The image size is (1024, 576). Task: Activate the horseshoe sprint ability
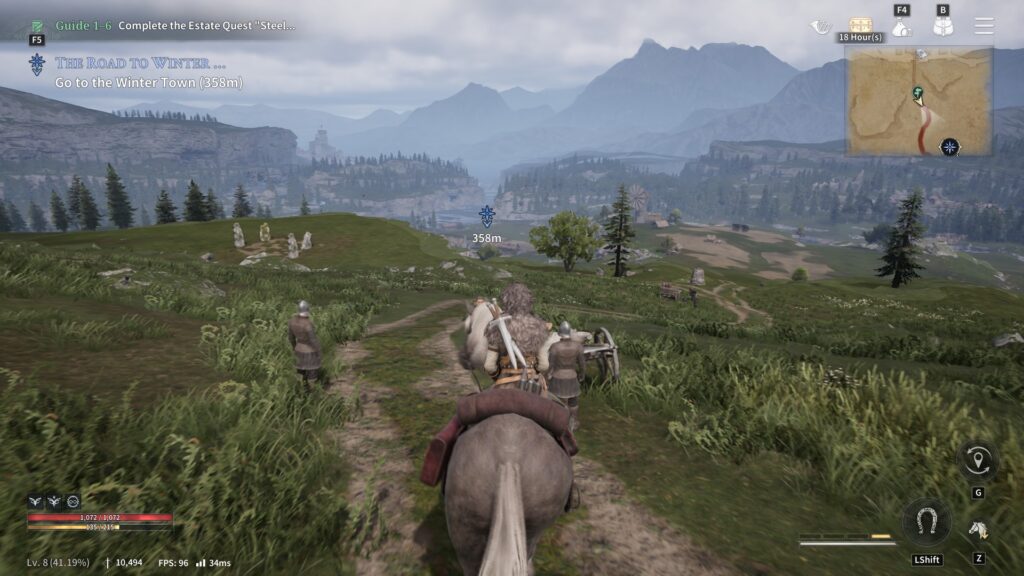[x=926, y=521]
